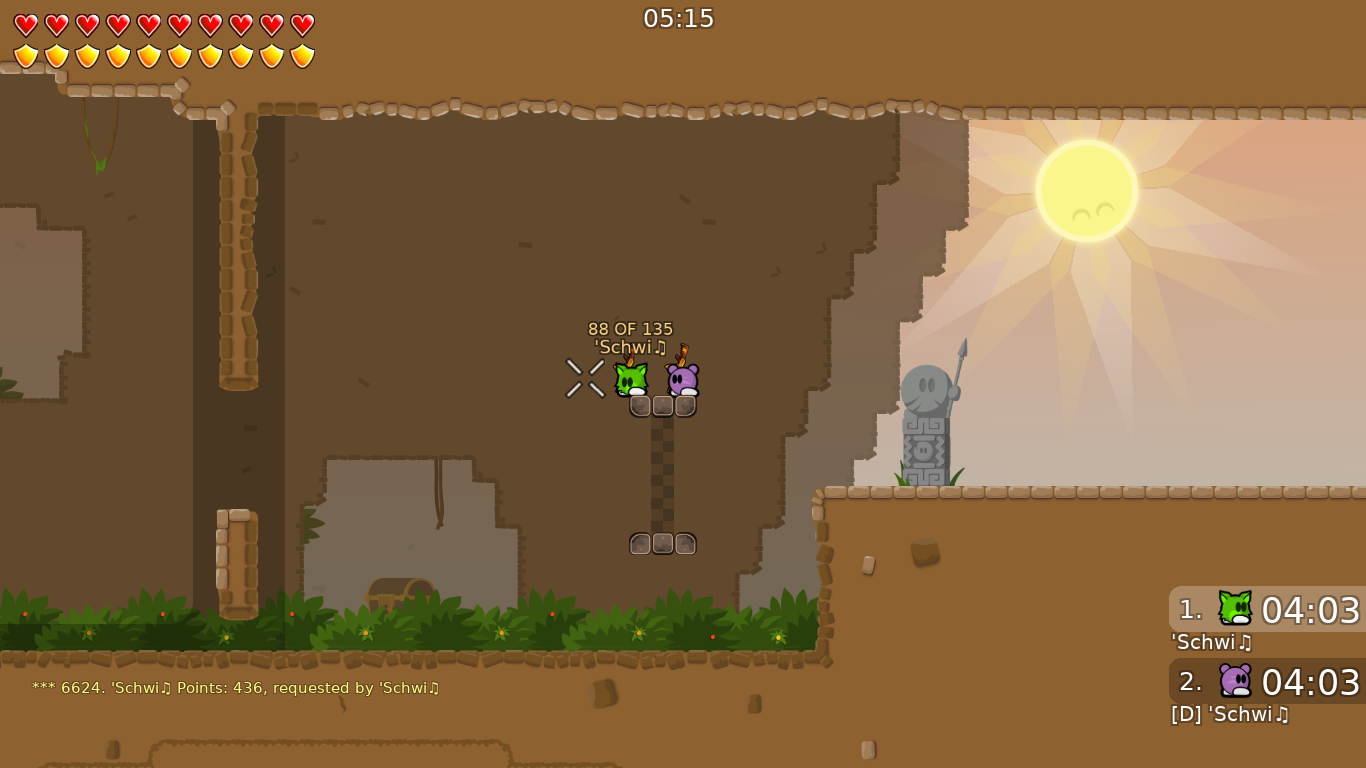
Task: Open the scoreboard entry labeled 1.
Action: [x=1190, y=610]
